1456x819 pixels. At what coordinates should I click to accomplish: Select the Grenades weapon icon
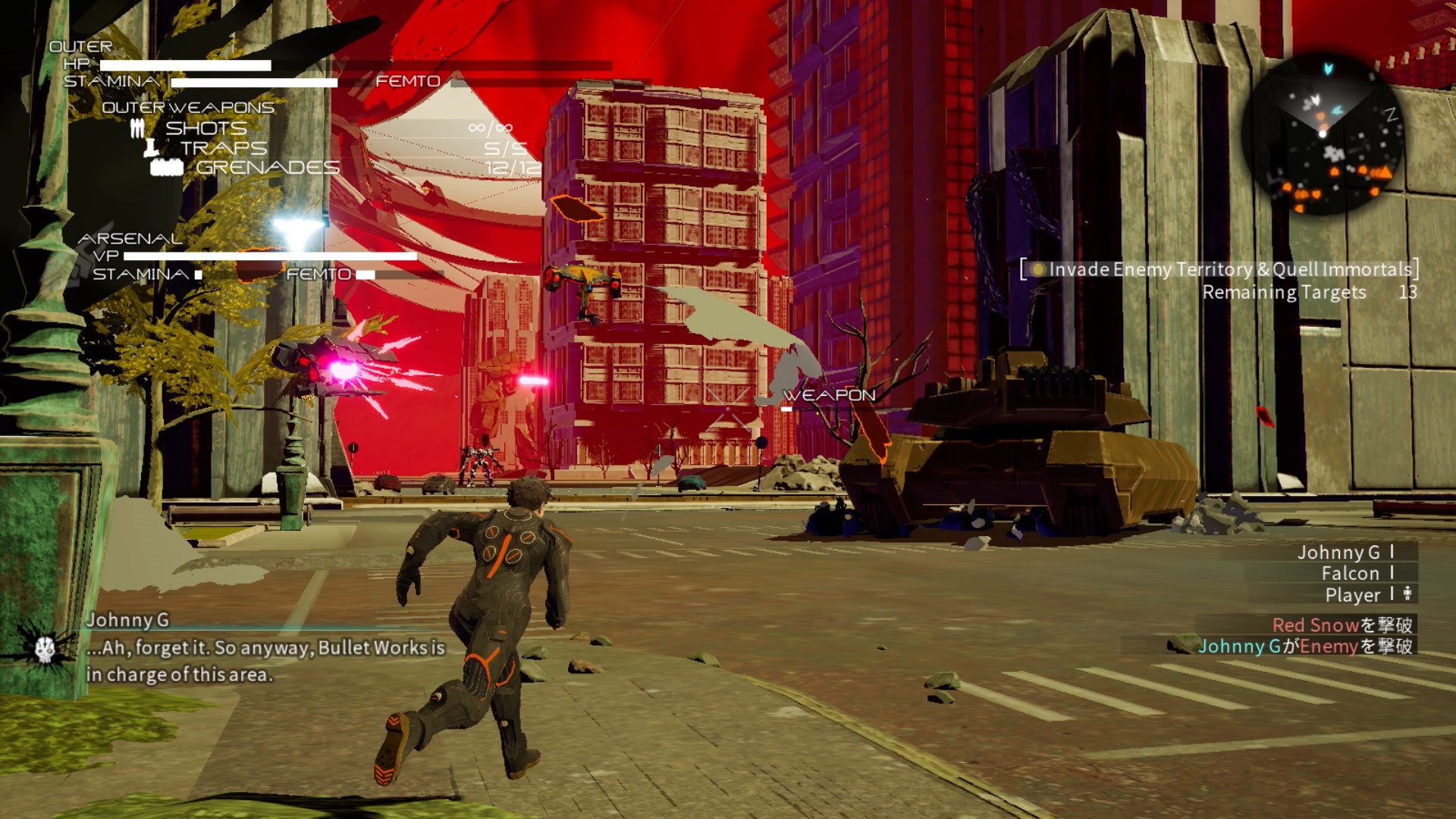point(167,168)
